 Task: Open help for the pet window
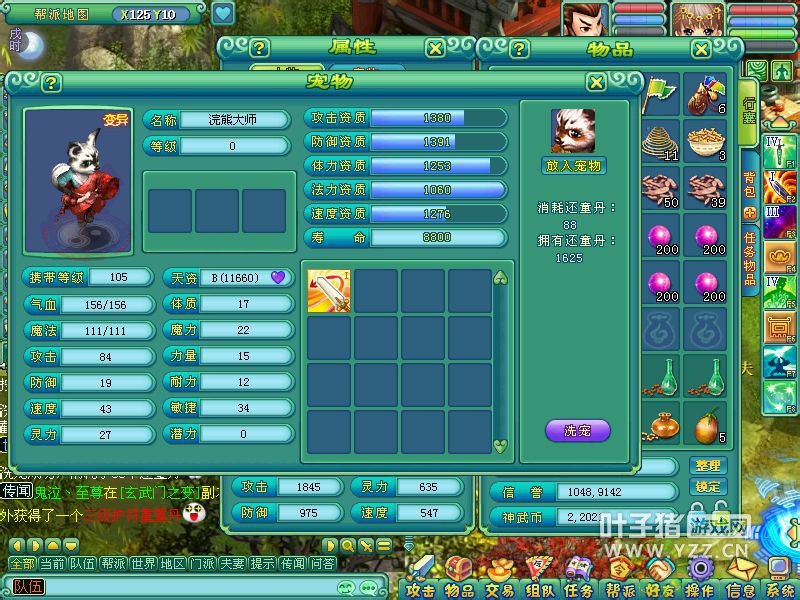coord(52,83)
